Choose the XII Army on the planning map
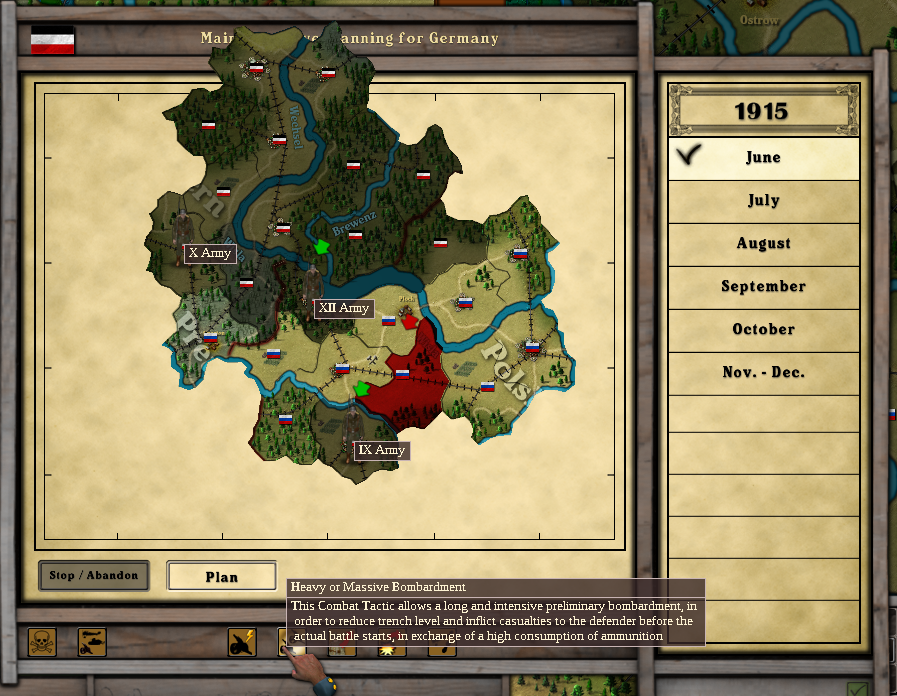Image resolution: width=897 pixels, height=696 pixels. pyautogui.click(x=343, y=308)
